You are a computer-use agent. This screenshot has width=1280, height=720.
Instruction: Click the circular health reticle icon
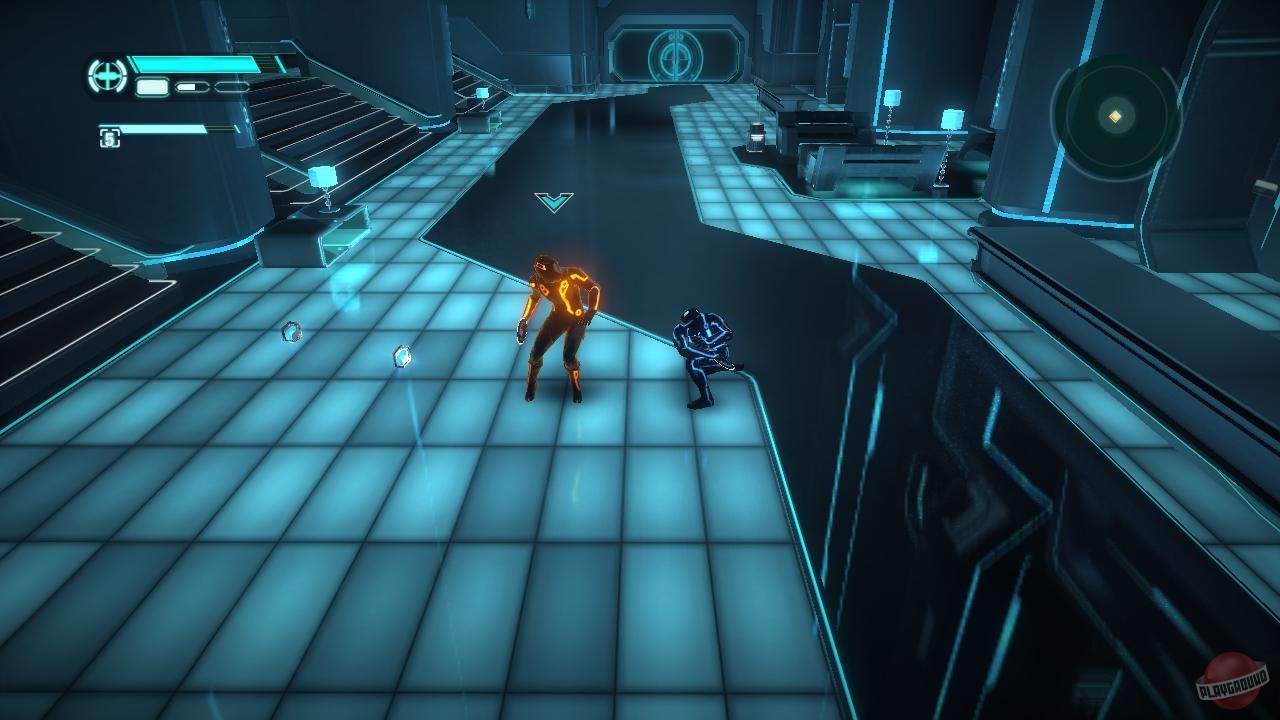(x=106, y=75)
